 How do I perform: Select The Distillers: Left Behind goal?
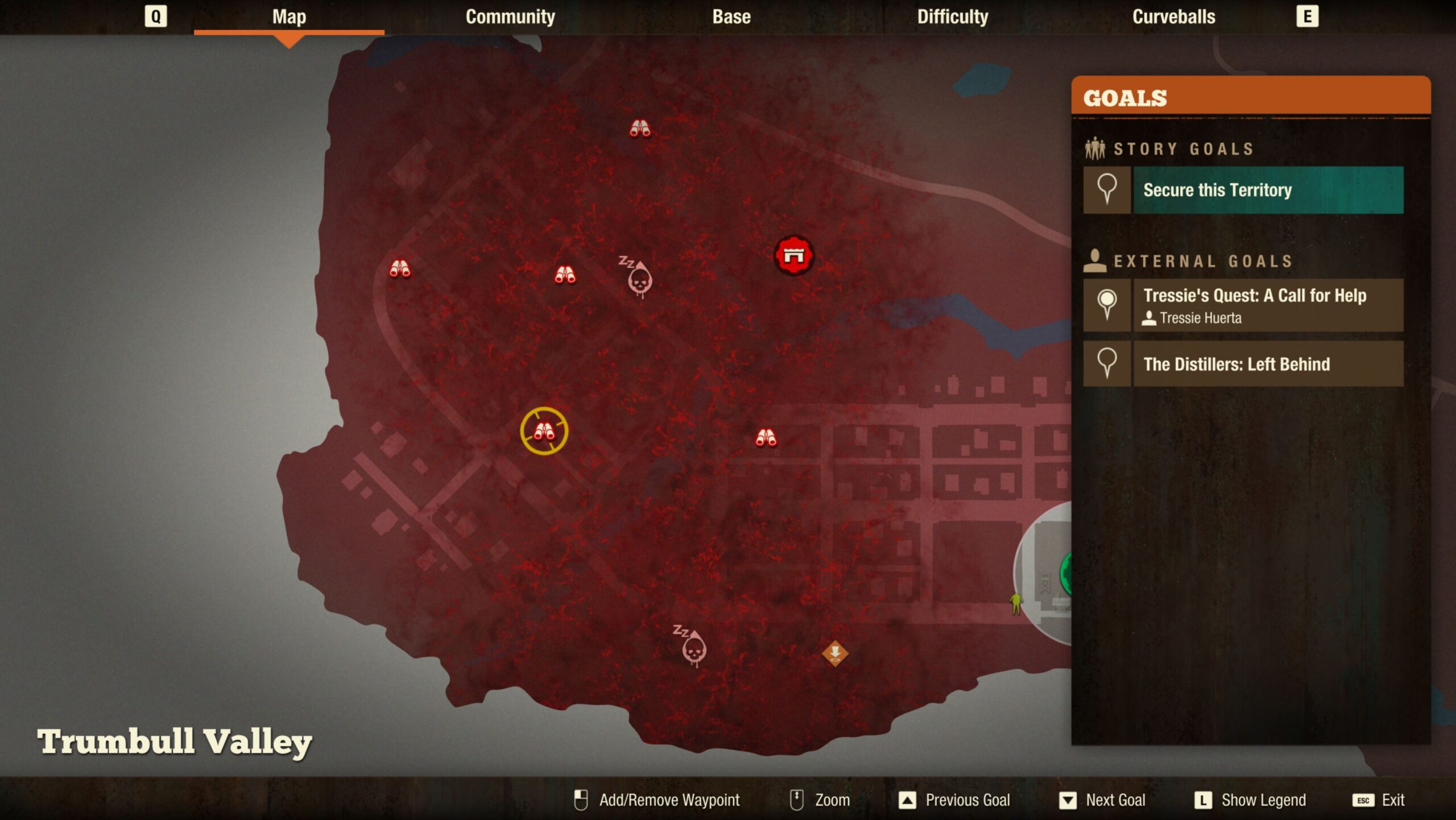(x=1268, y=364)
